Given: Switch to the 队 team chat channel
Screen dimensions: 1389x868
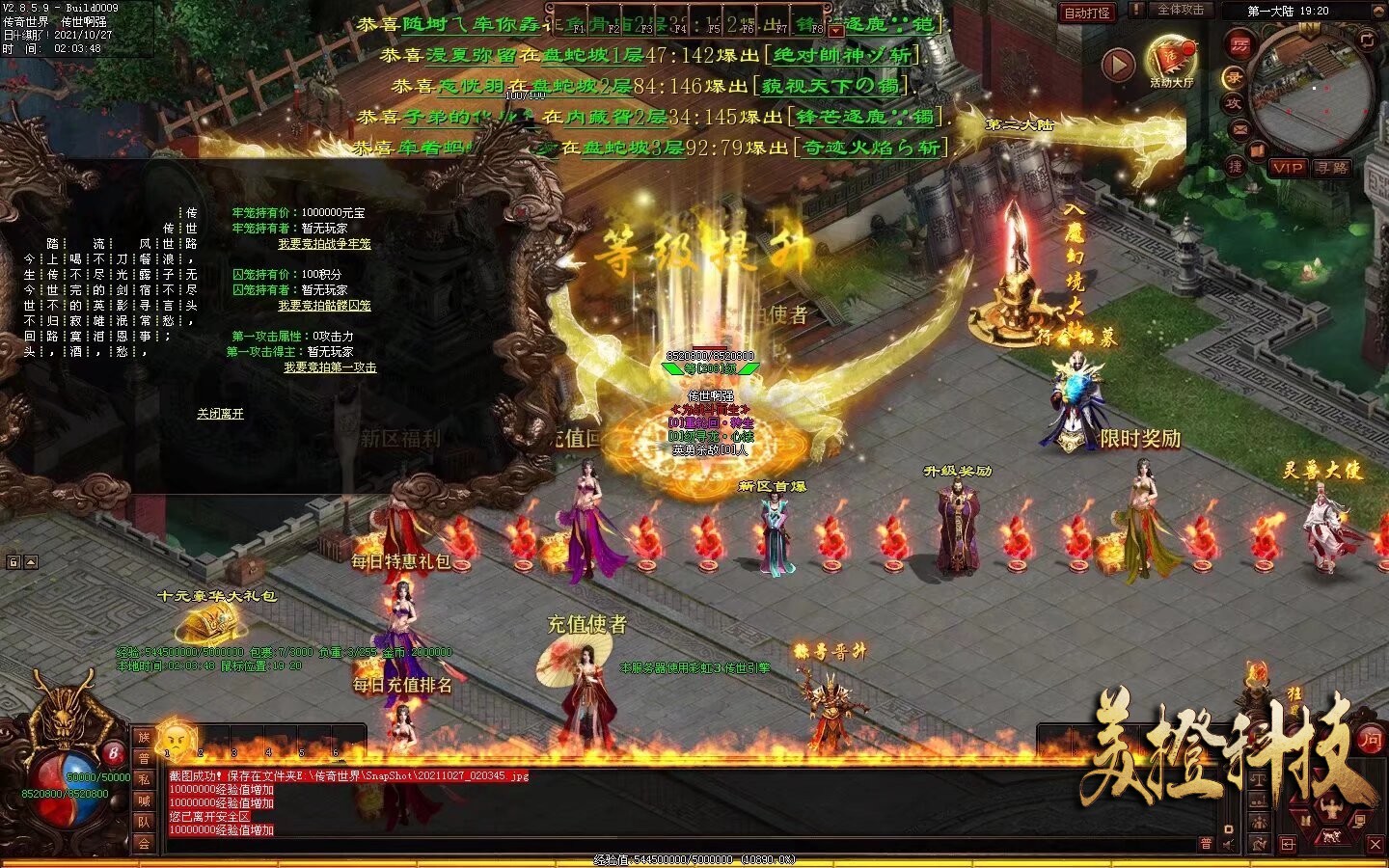Looking at the screenshot, I should (x=144, y=822).
